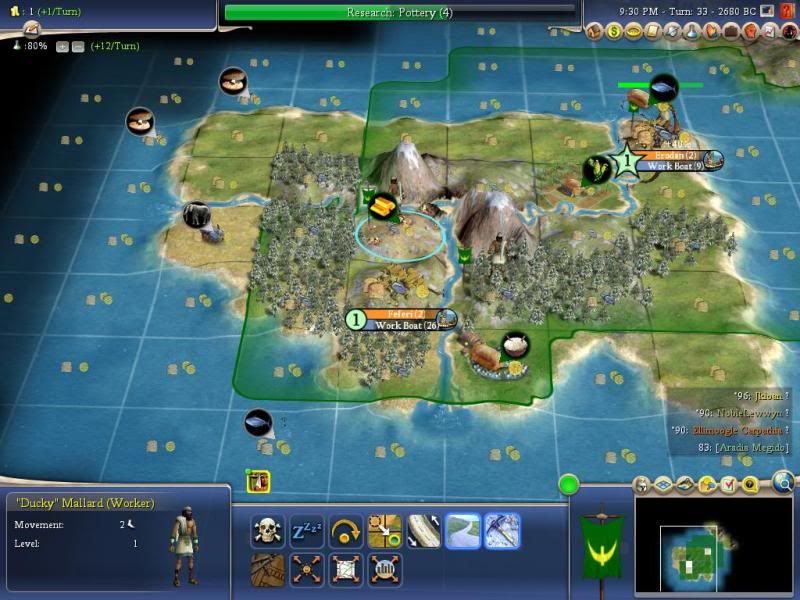Delete unit with the skull button
The width and height of the screenshot is (800, 600).
[x=268, y=530]
